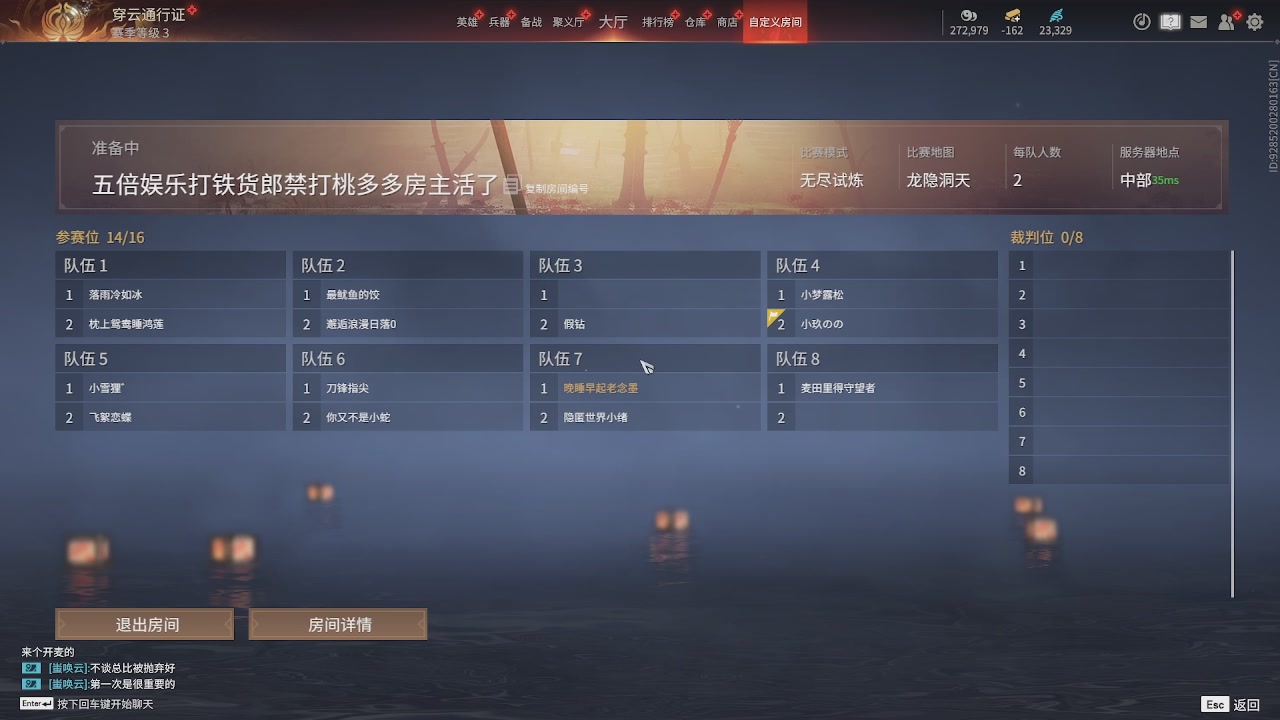Open the settings gear icon
This screenshot has height=720, width=1280.
[x=1254, y=21]
